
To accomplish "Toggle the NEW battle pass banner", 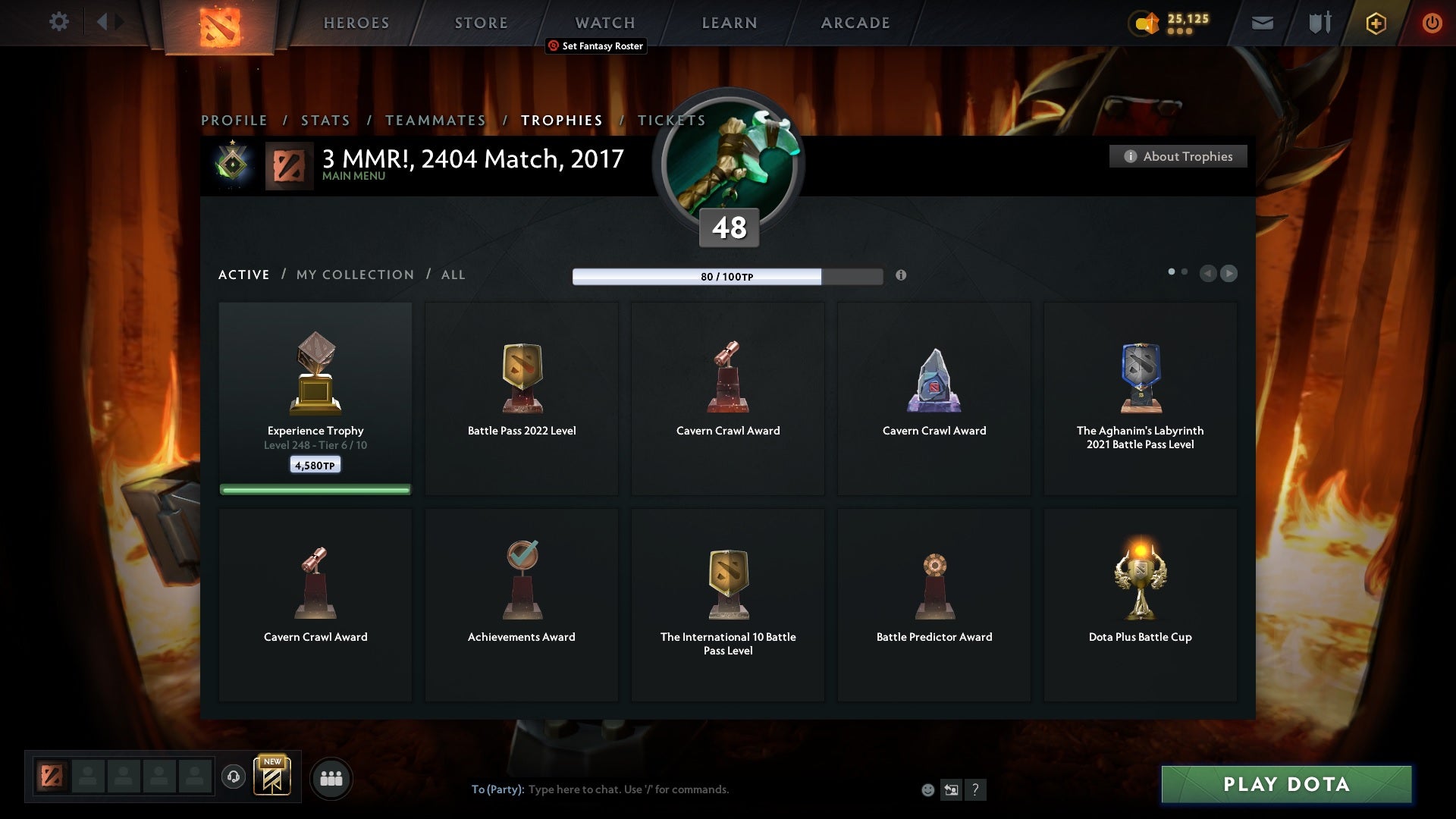I will [273, 776].
